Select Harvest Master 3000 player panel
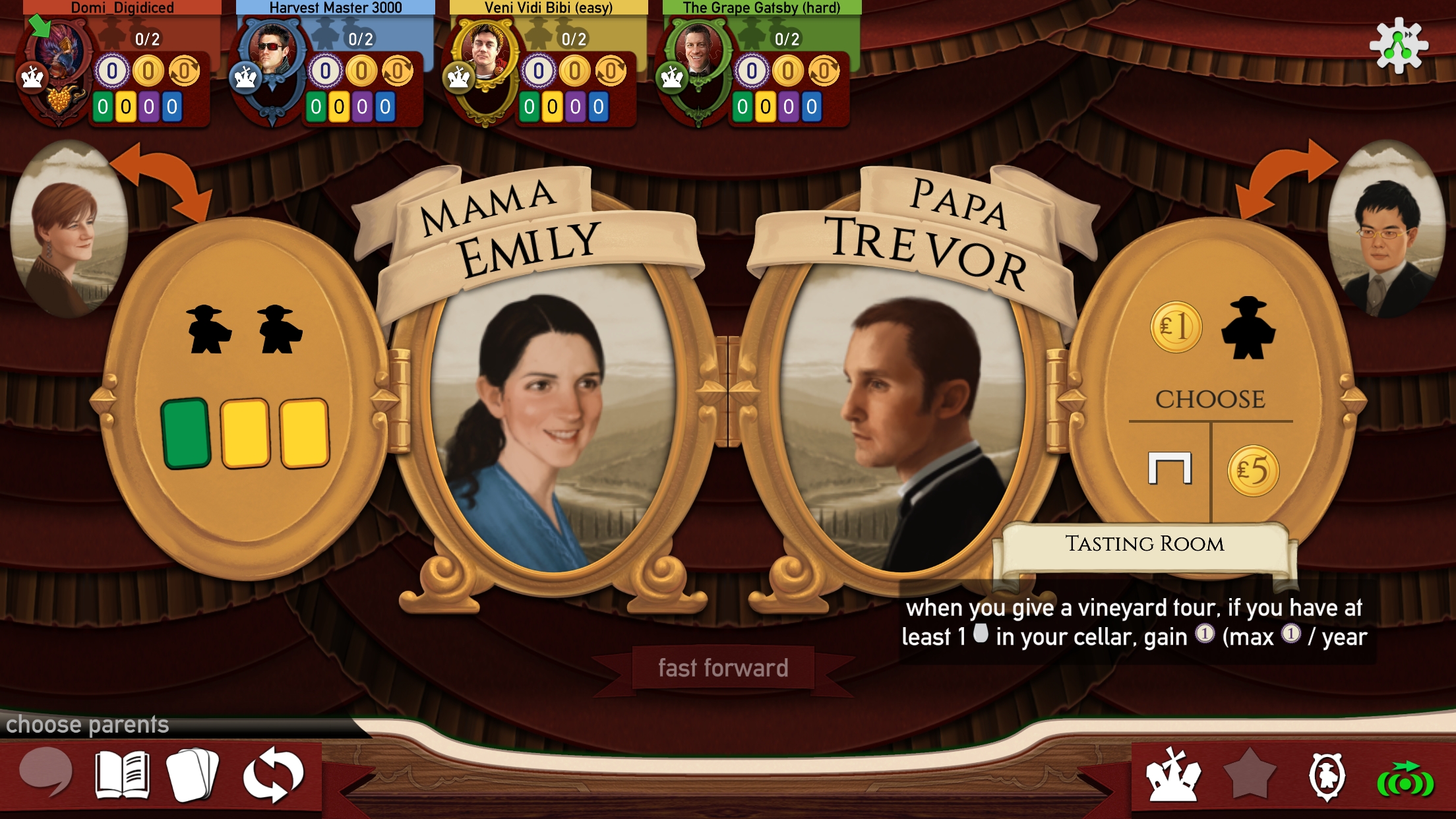 click(x=333, y=66)
